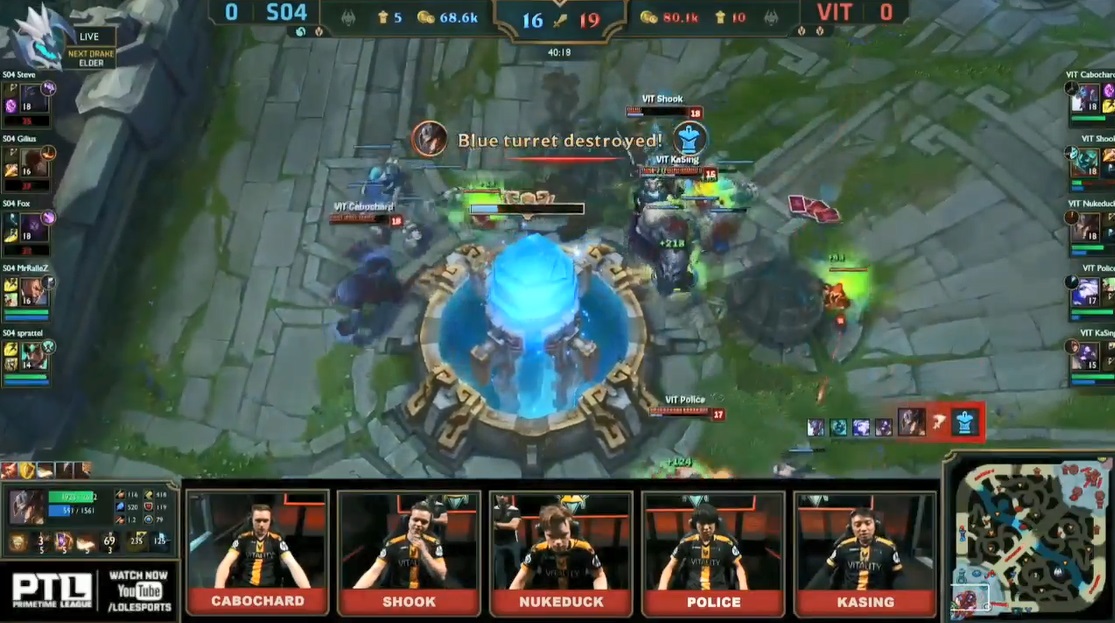Select VIT Cabochard's scoreboard panel
This screenshot has height=623, width=1115.
[x=1089, y=97]
